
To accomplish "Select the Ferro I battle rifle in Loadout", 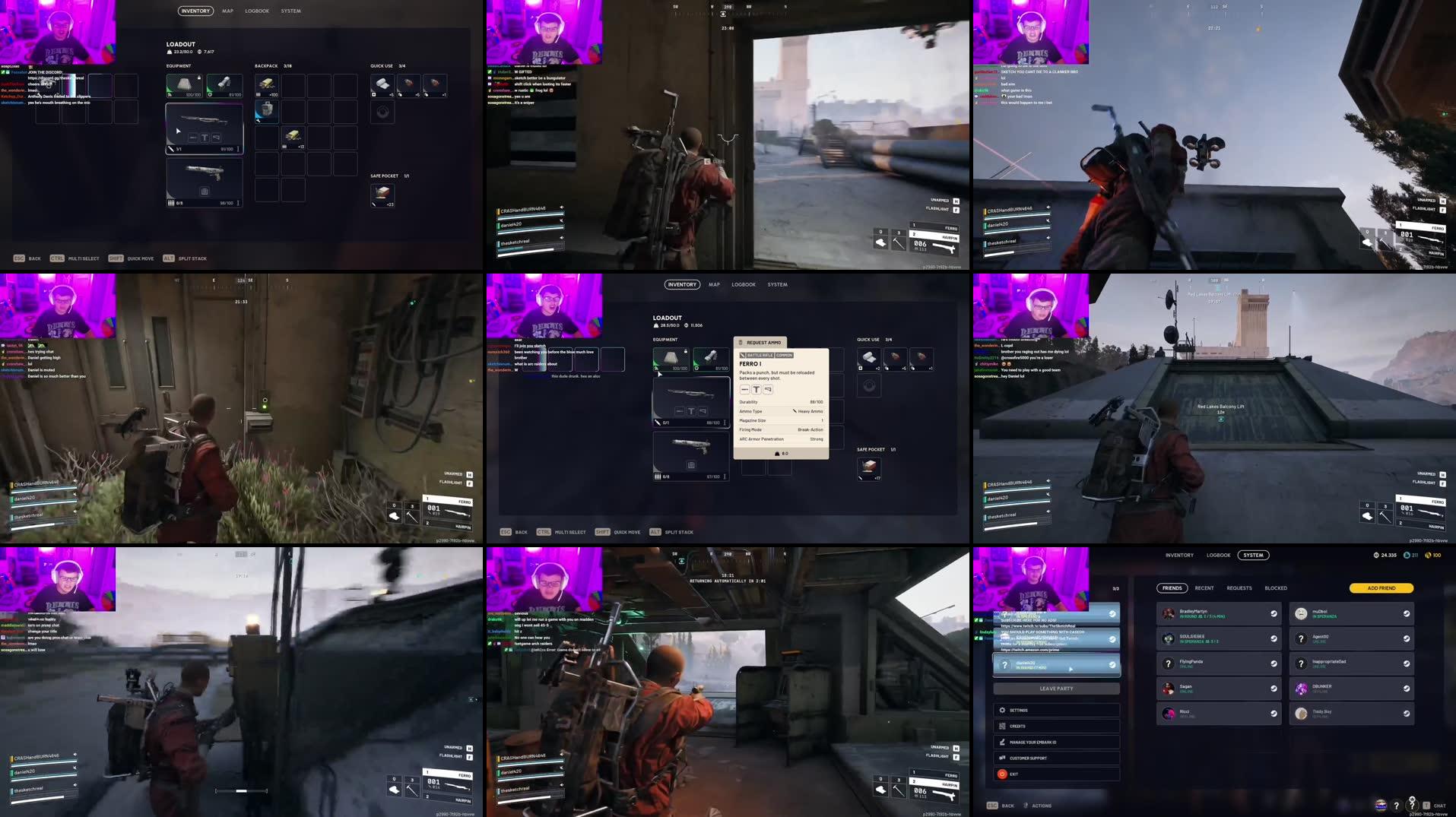I will 691,396.
